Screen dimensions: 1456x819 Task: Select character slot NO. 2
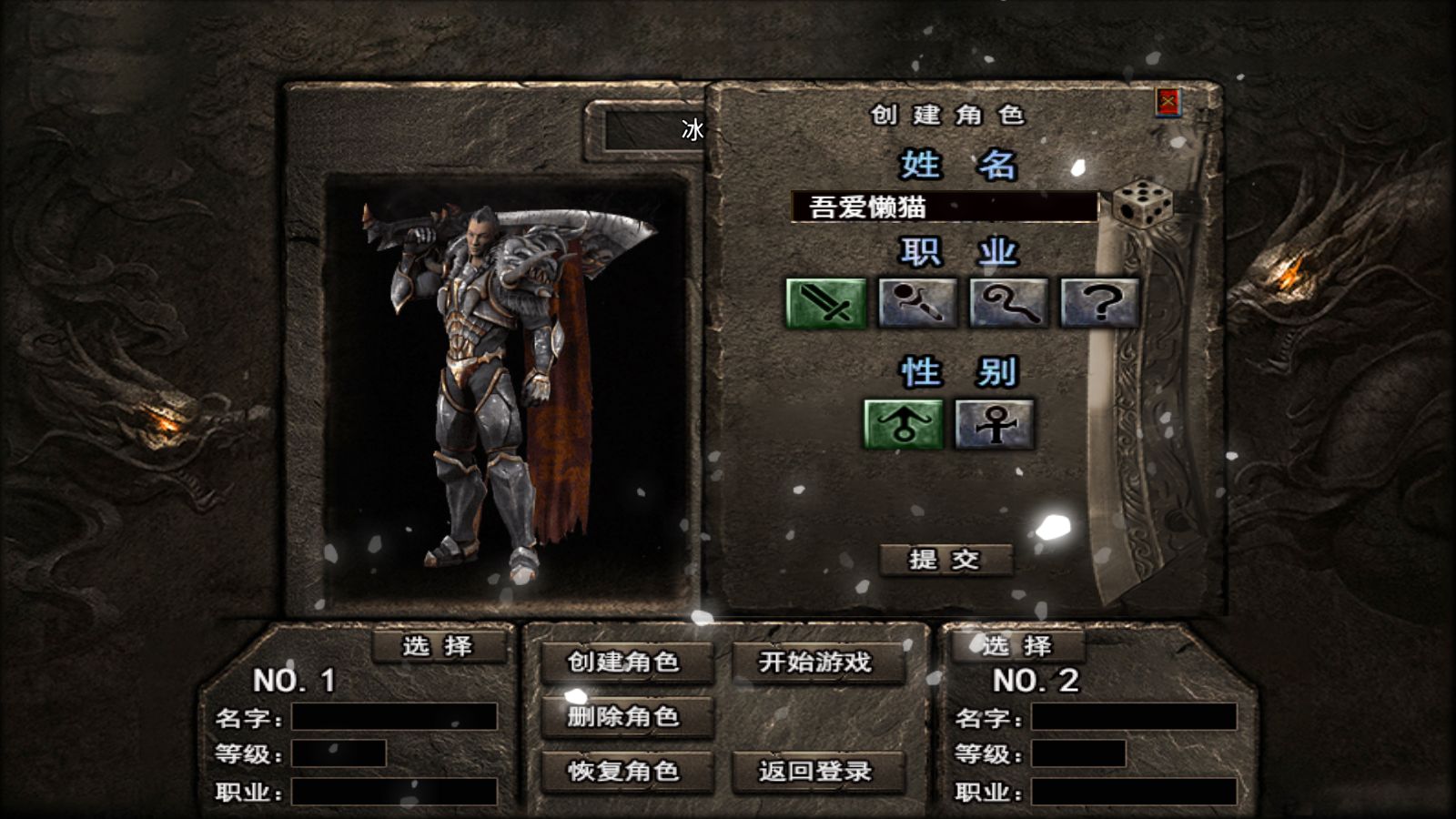(x=1017, y=646)
